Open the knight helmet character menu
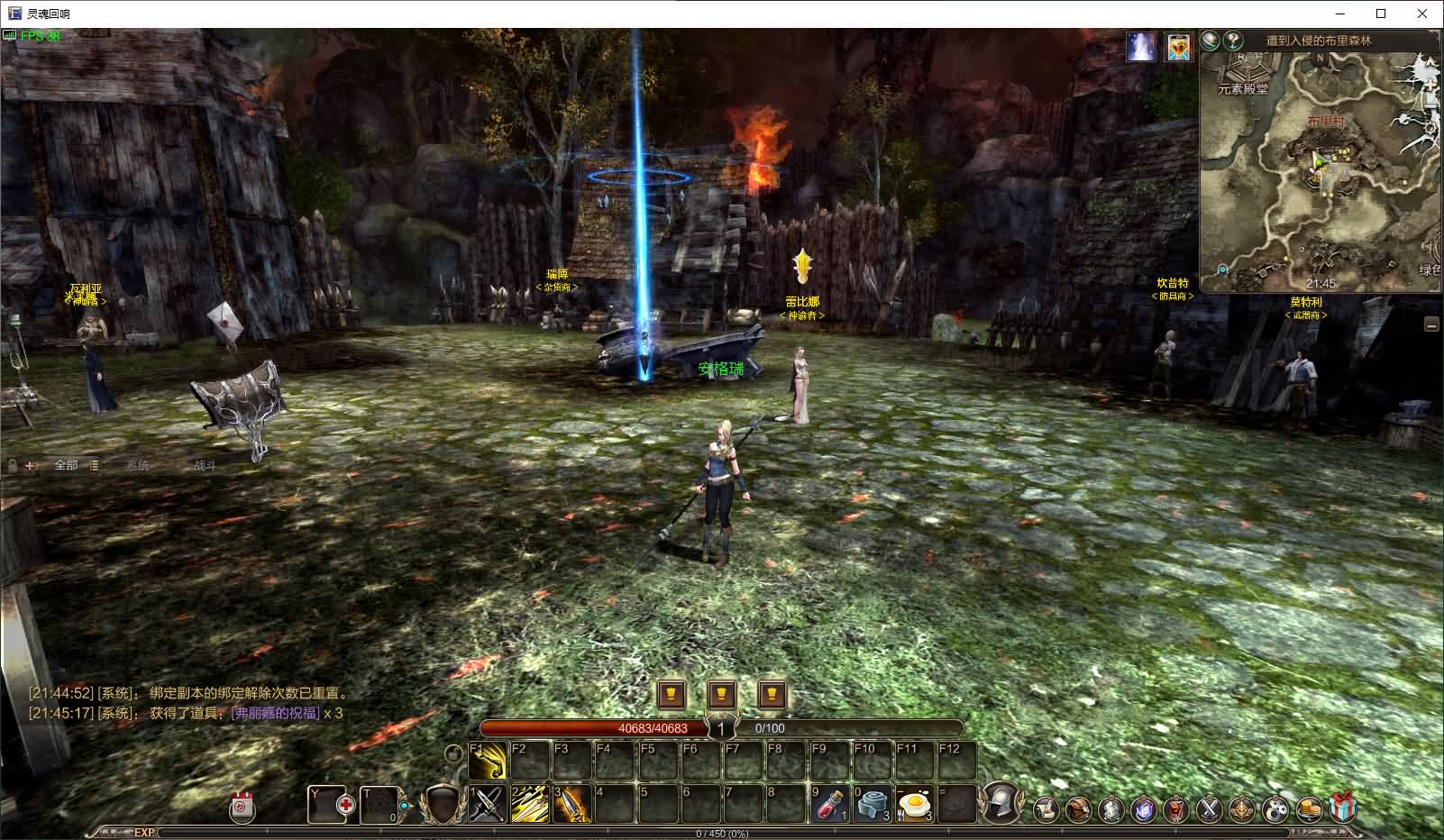Image resolution: width=1444 pixels, height=840 pixels. (1001, 801)
